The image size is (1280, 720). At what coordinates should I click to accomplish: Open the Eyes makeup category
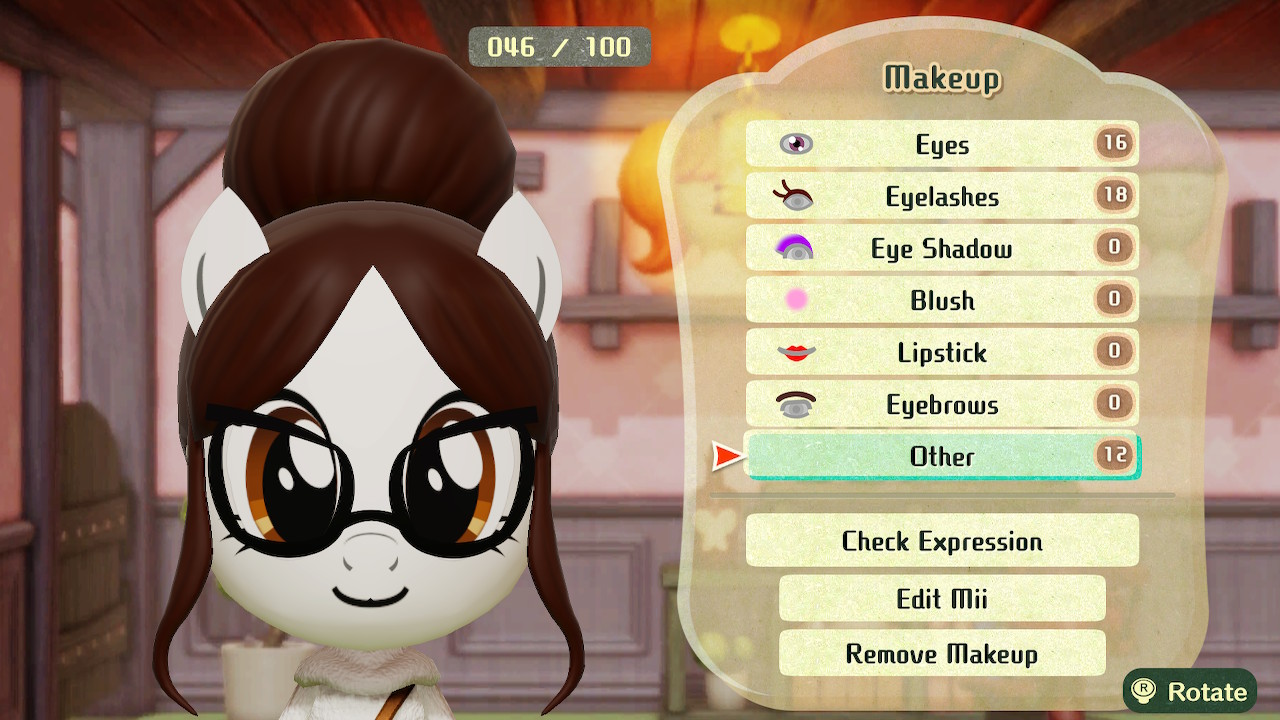pos(942,145)
